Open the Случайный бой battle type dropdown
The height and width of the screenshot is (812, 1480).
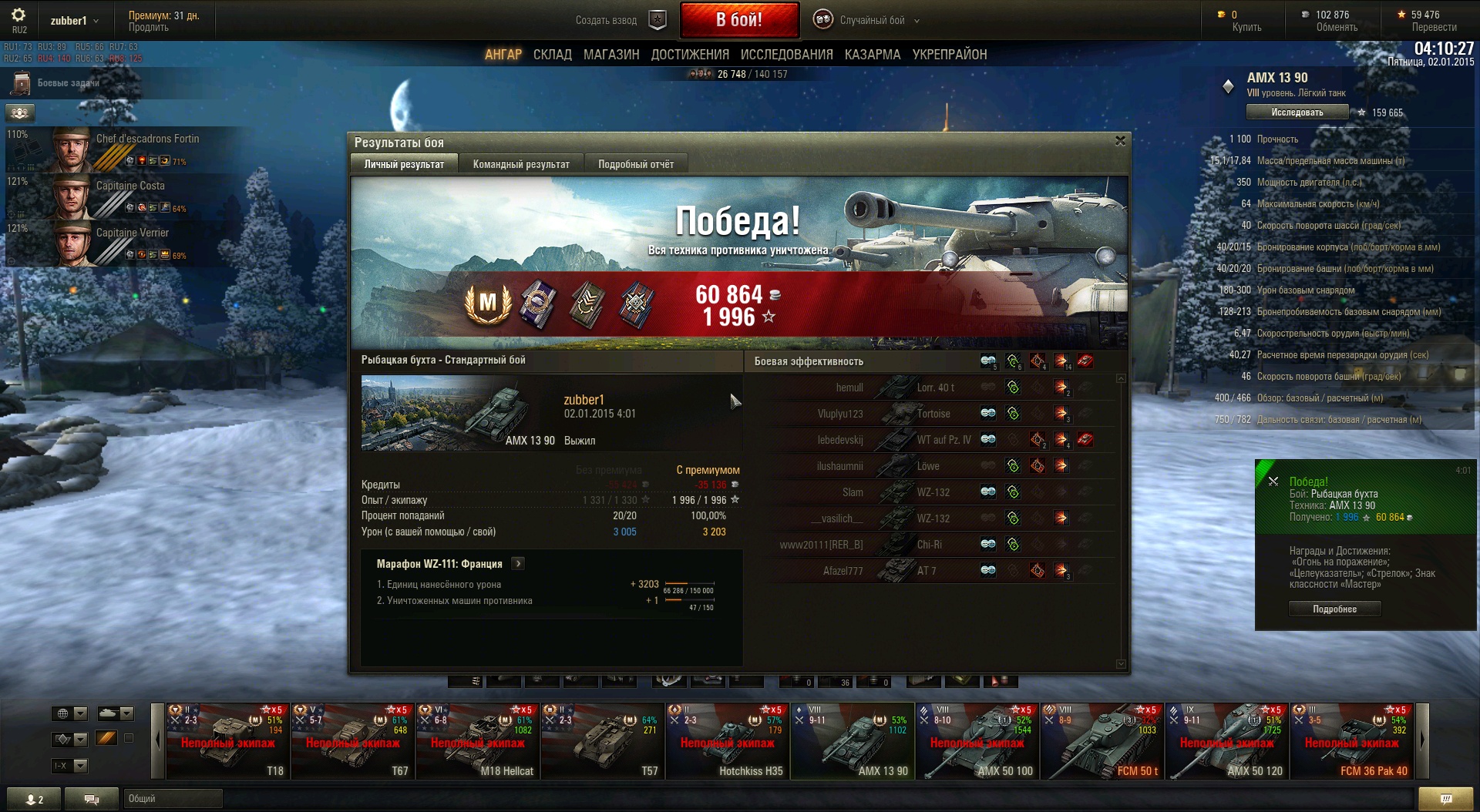(x=872, y=21)
